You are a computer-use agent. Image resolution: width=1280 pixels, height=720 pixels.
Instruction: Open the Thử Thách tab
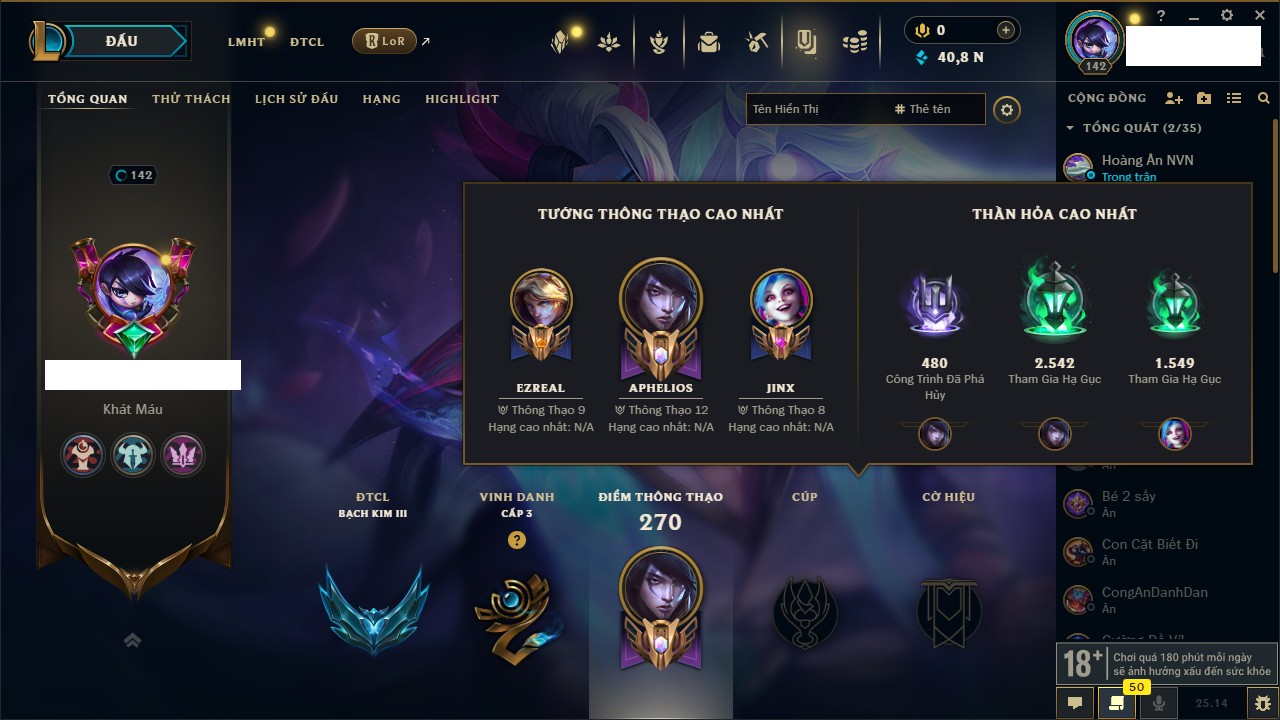click(x=191, y=99)
